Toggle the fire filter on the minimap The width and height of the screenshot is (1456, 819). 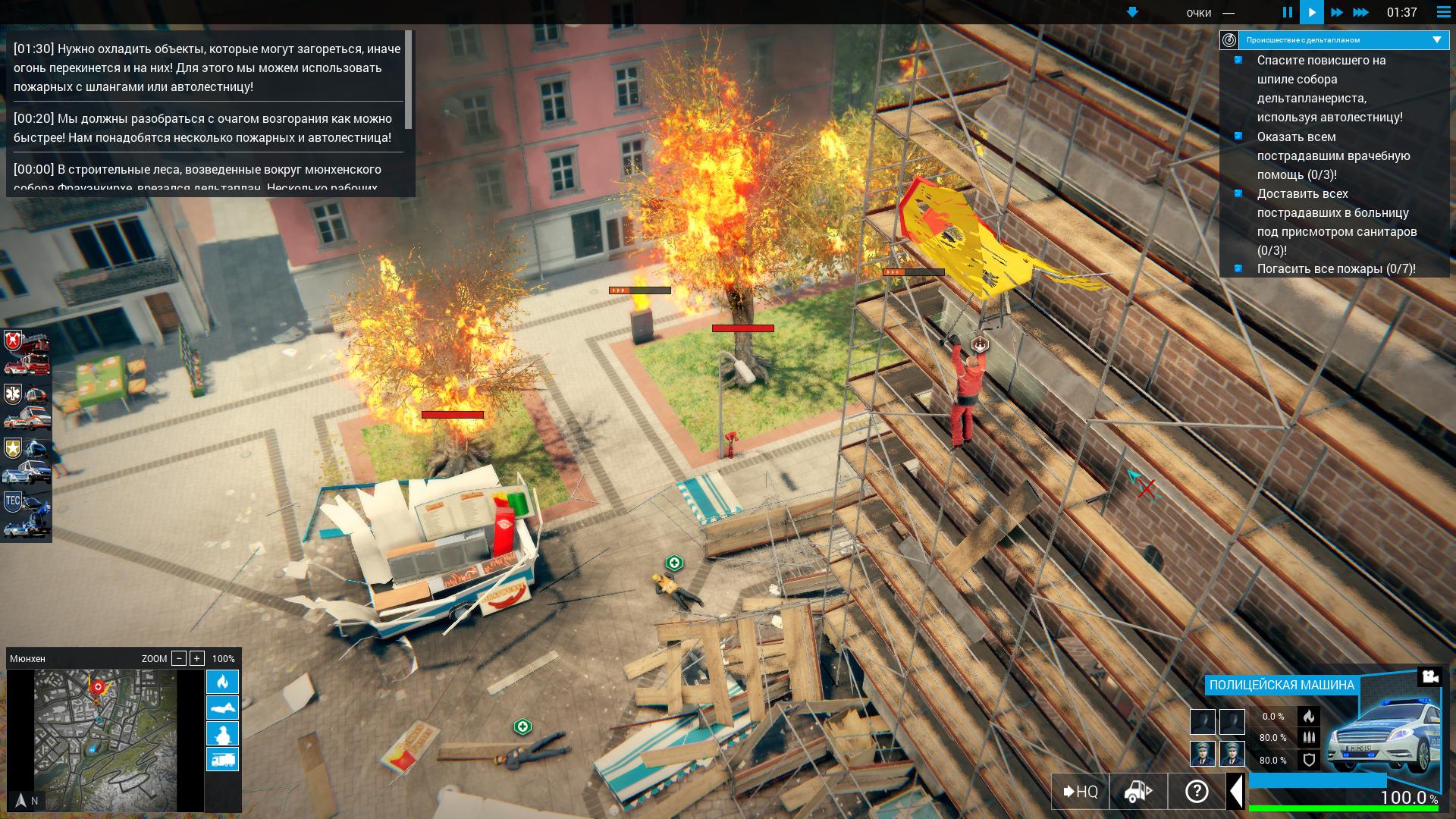tap(222, 682)
